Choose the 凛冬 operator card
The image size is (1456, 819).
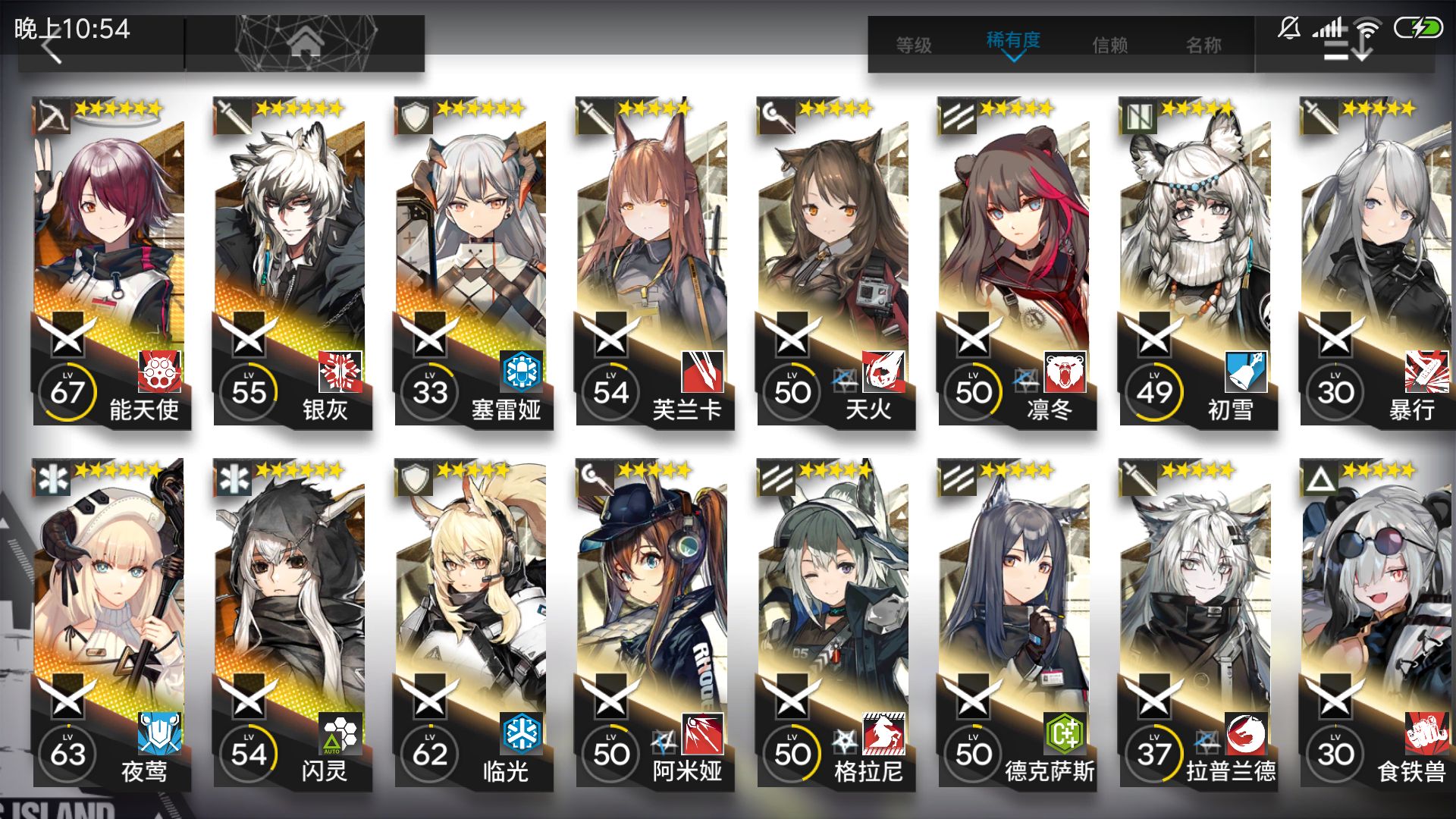(x=1016, y=262)
